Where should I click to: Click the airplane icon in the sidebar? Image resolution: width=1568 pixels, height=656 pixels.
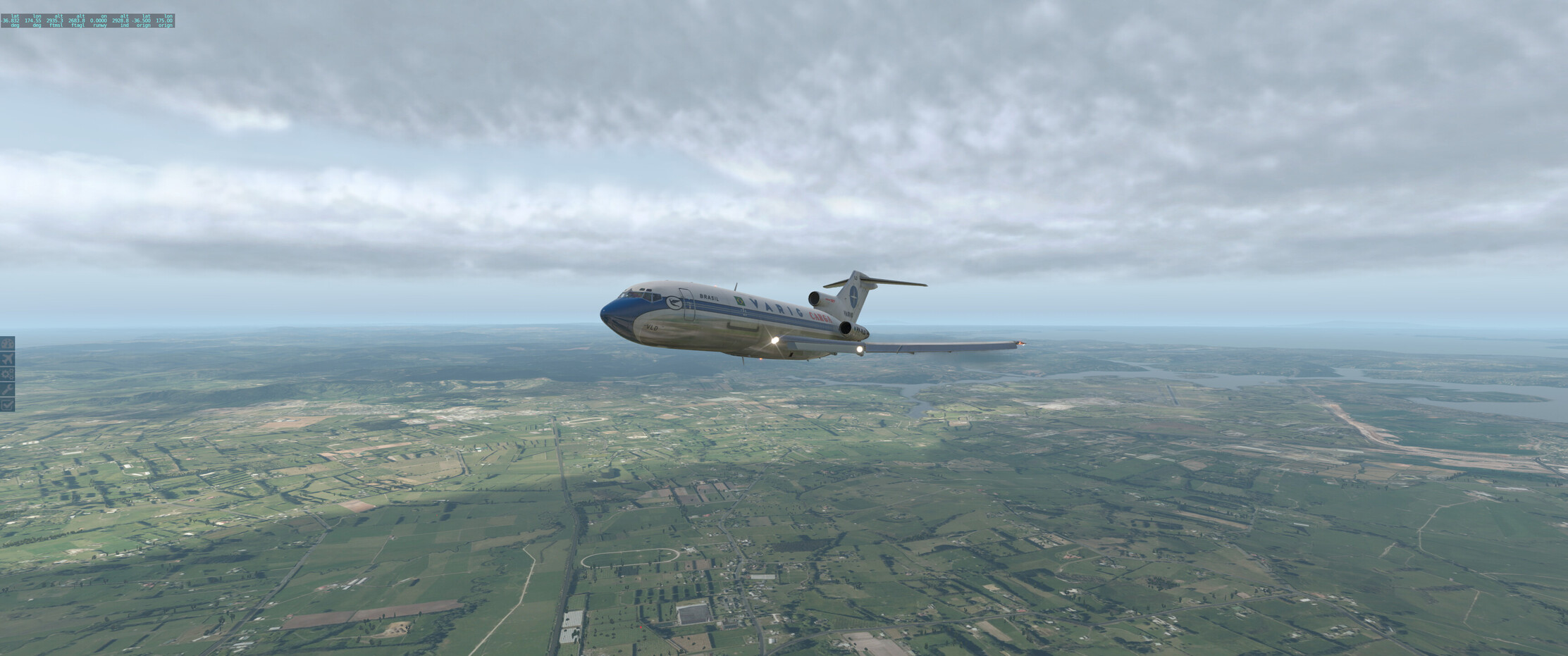(7, 359)
